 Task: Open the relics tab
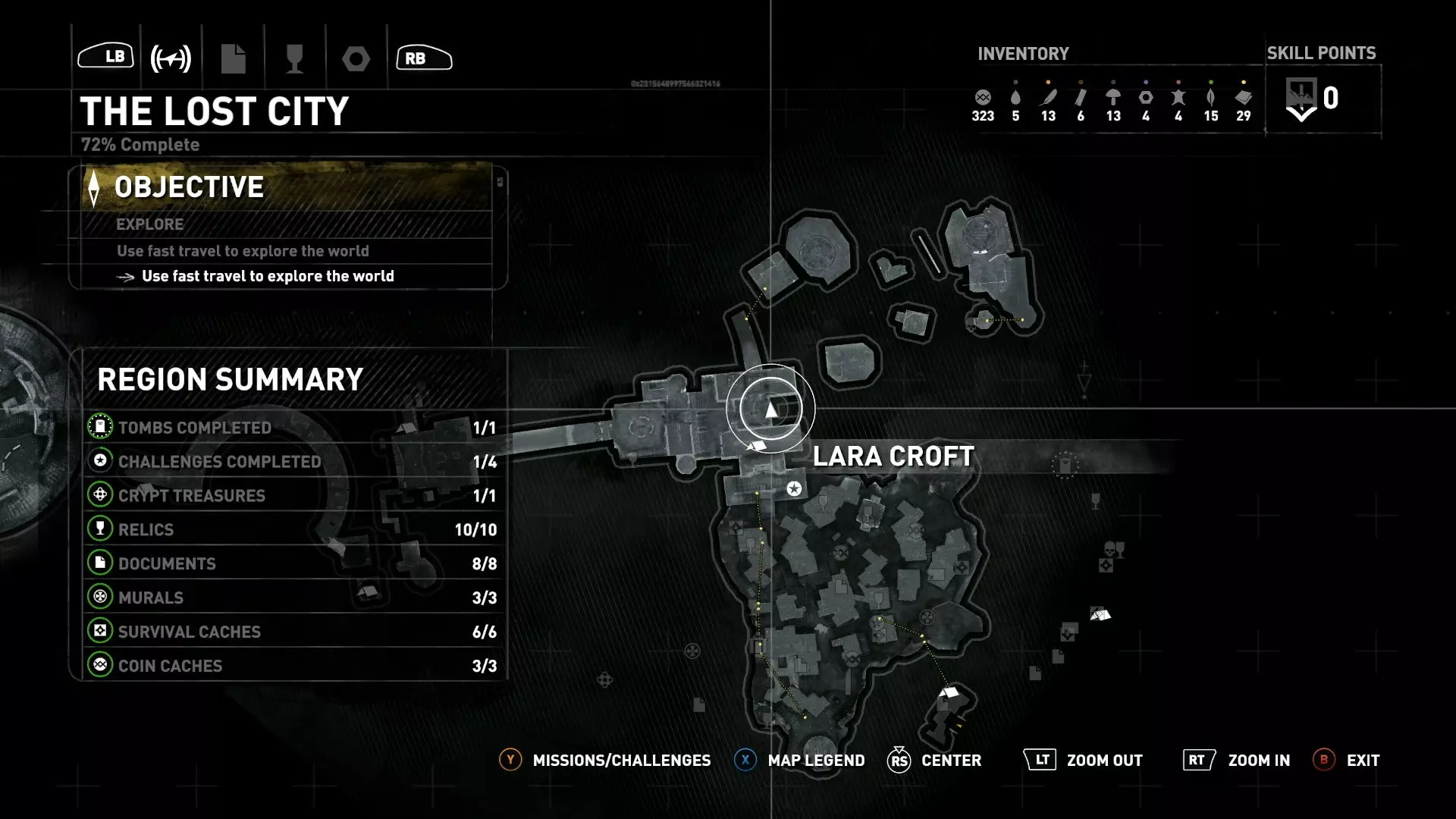[294, 58]
